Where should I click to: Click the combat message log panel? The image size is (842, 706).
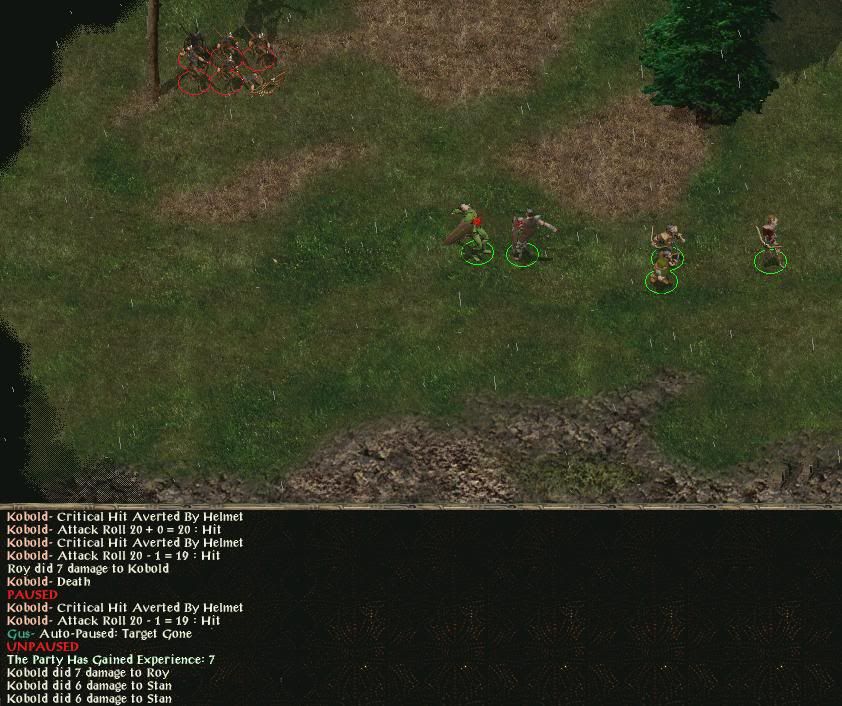pyautogui.click(x=420, y=607)
